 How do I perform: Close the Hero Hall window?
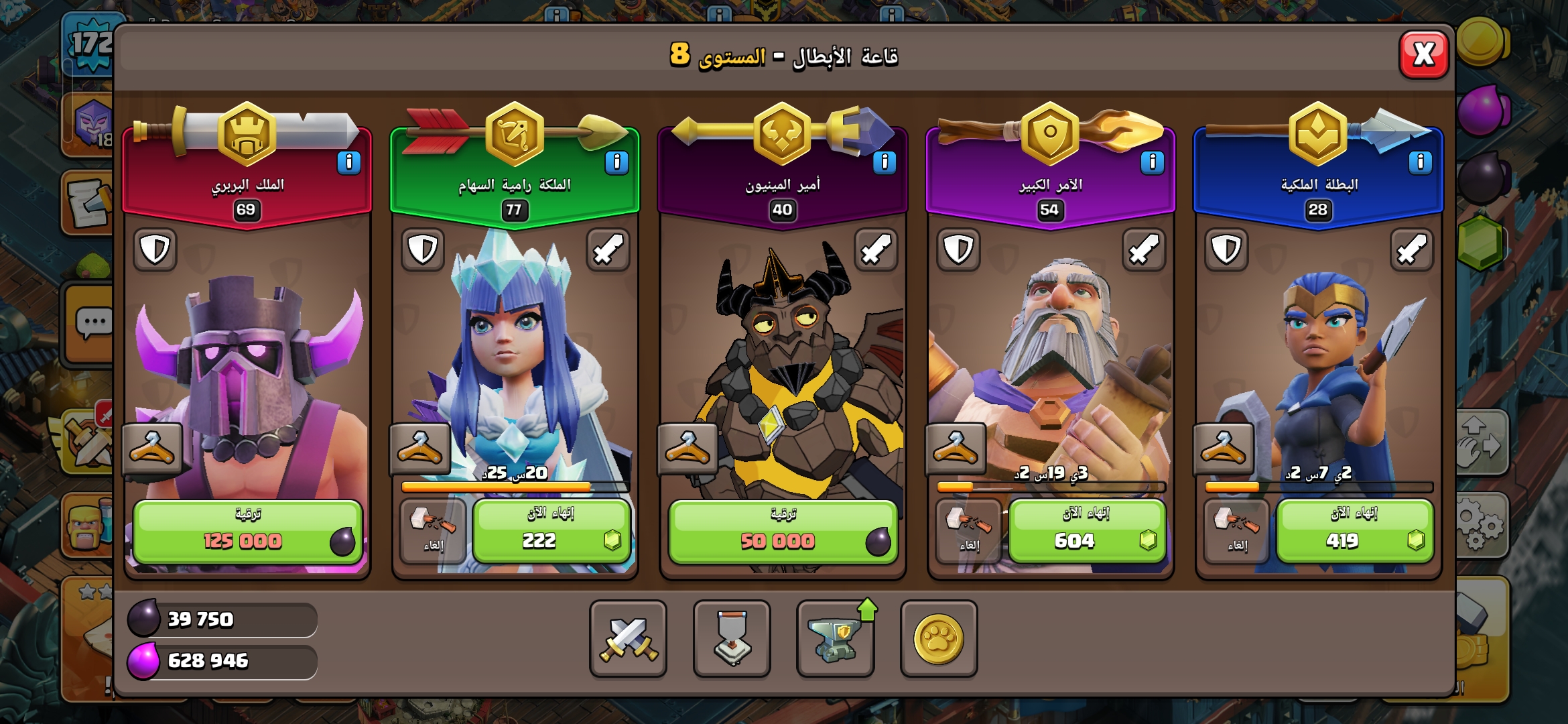pyautogui.click(x=1424, y=54)
